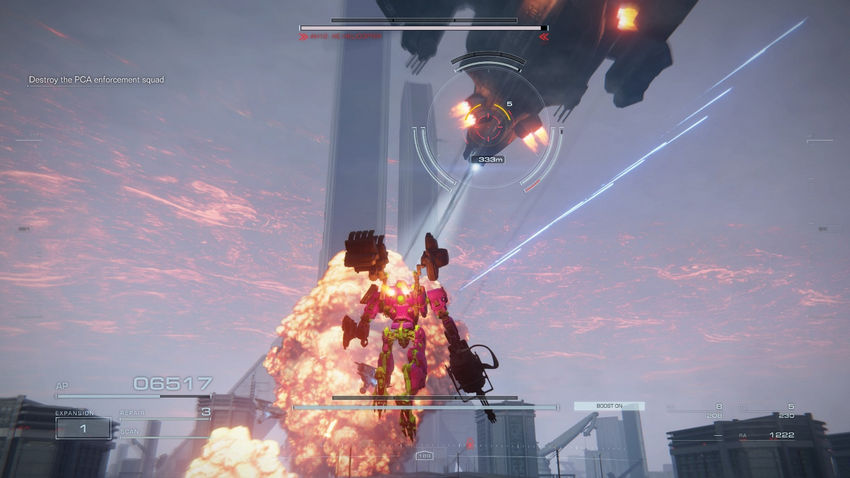Select the mission objective text

[96, 79]
